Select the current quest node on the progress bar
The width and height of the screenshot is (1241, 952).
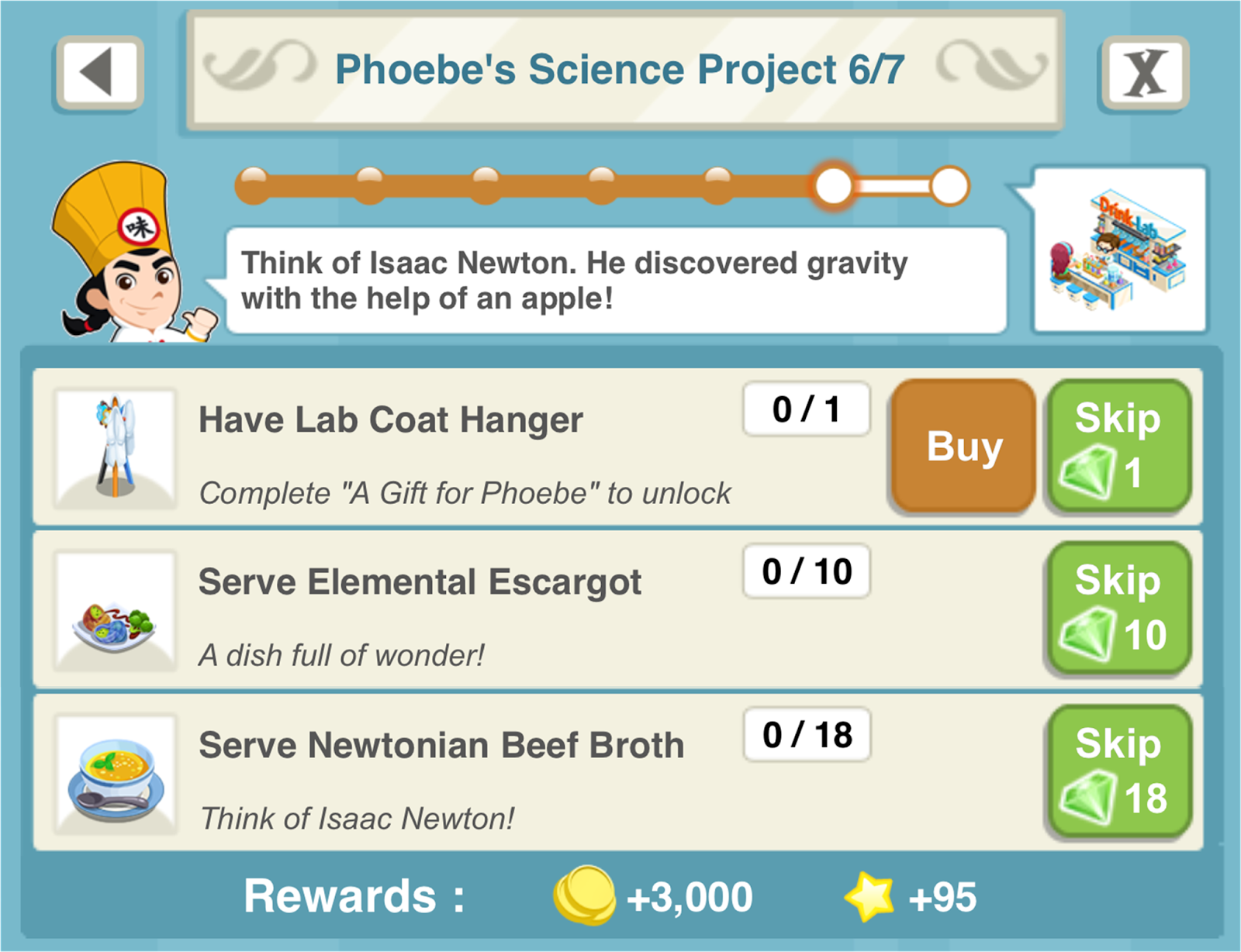click(834, 186)
